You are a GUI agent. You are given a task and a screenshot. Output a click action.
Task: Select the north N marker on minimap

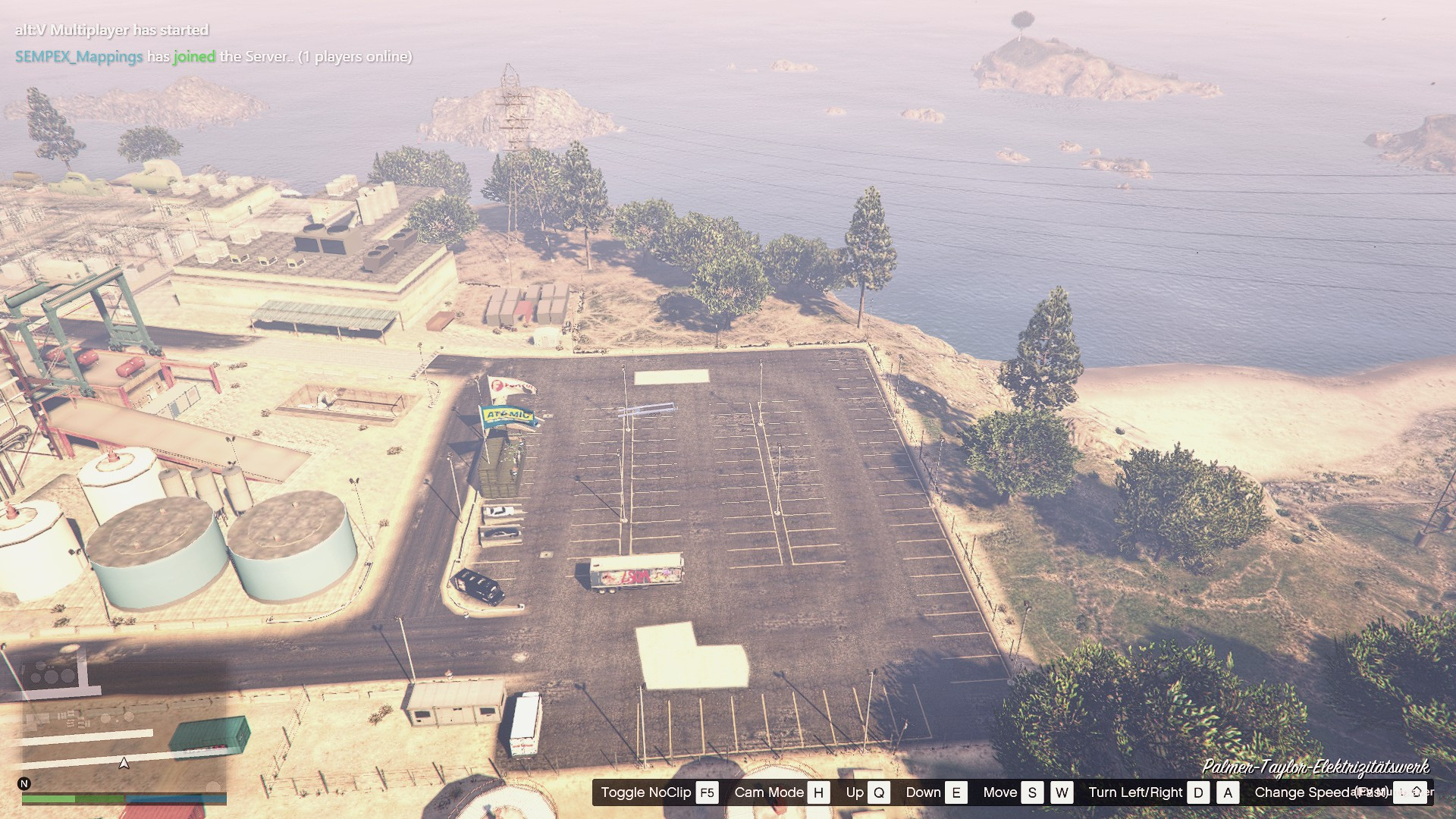pyautogui.click(x=24, y=783)
